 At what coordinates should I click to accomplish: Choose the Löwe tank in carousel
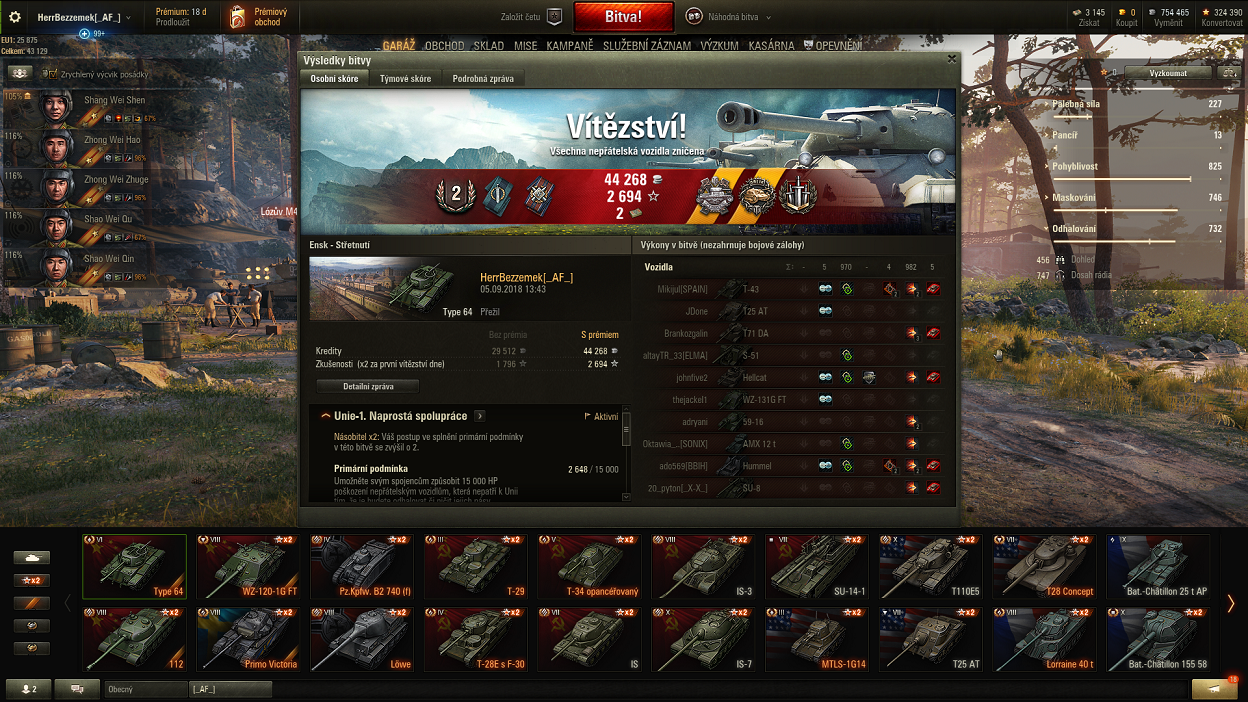coord(361,638)
